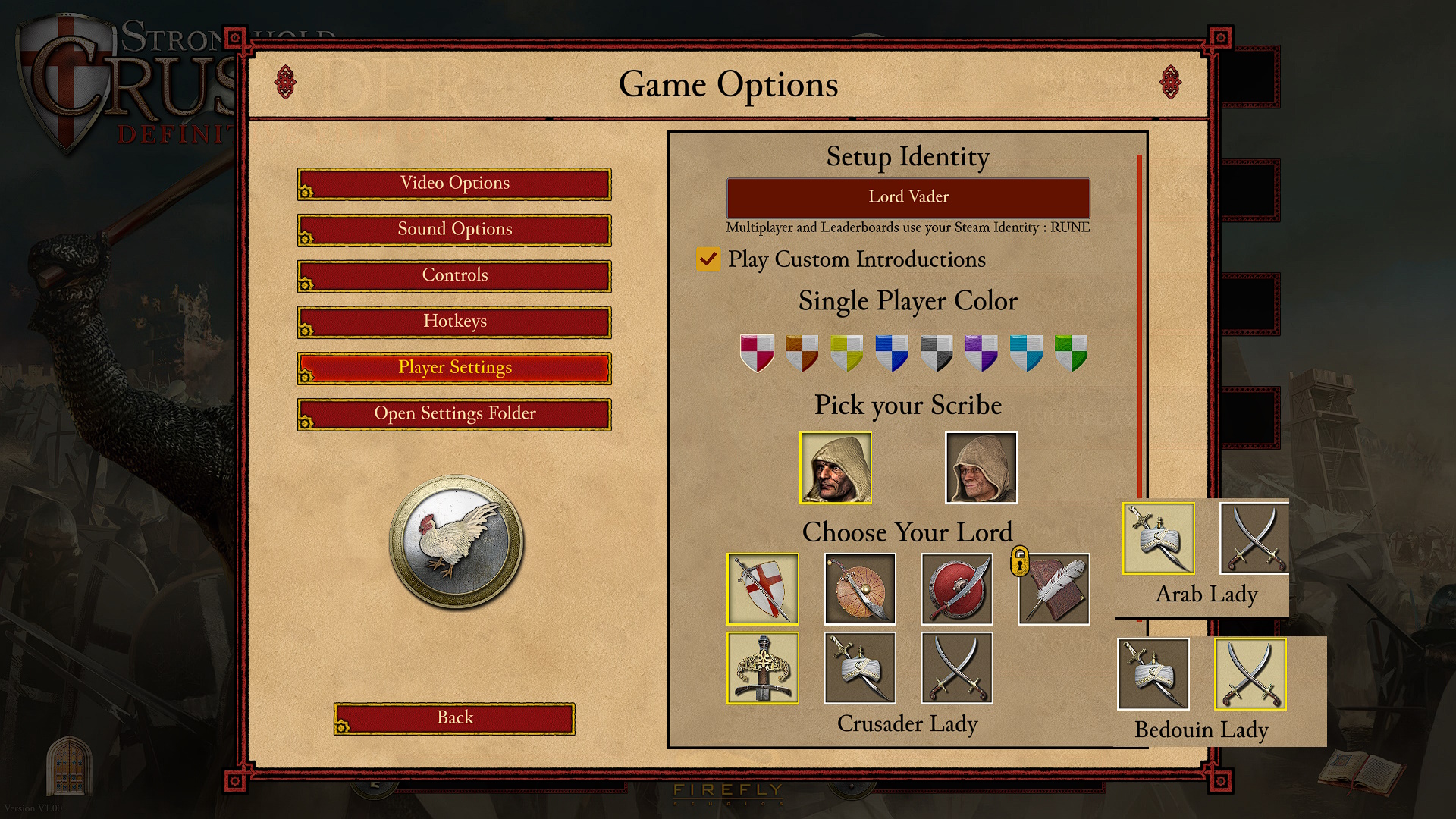Select the locked quill and book lord
This screenshot has height=819, width=1456.
coord(1053,589)
